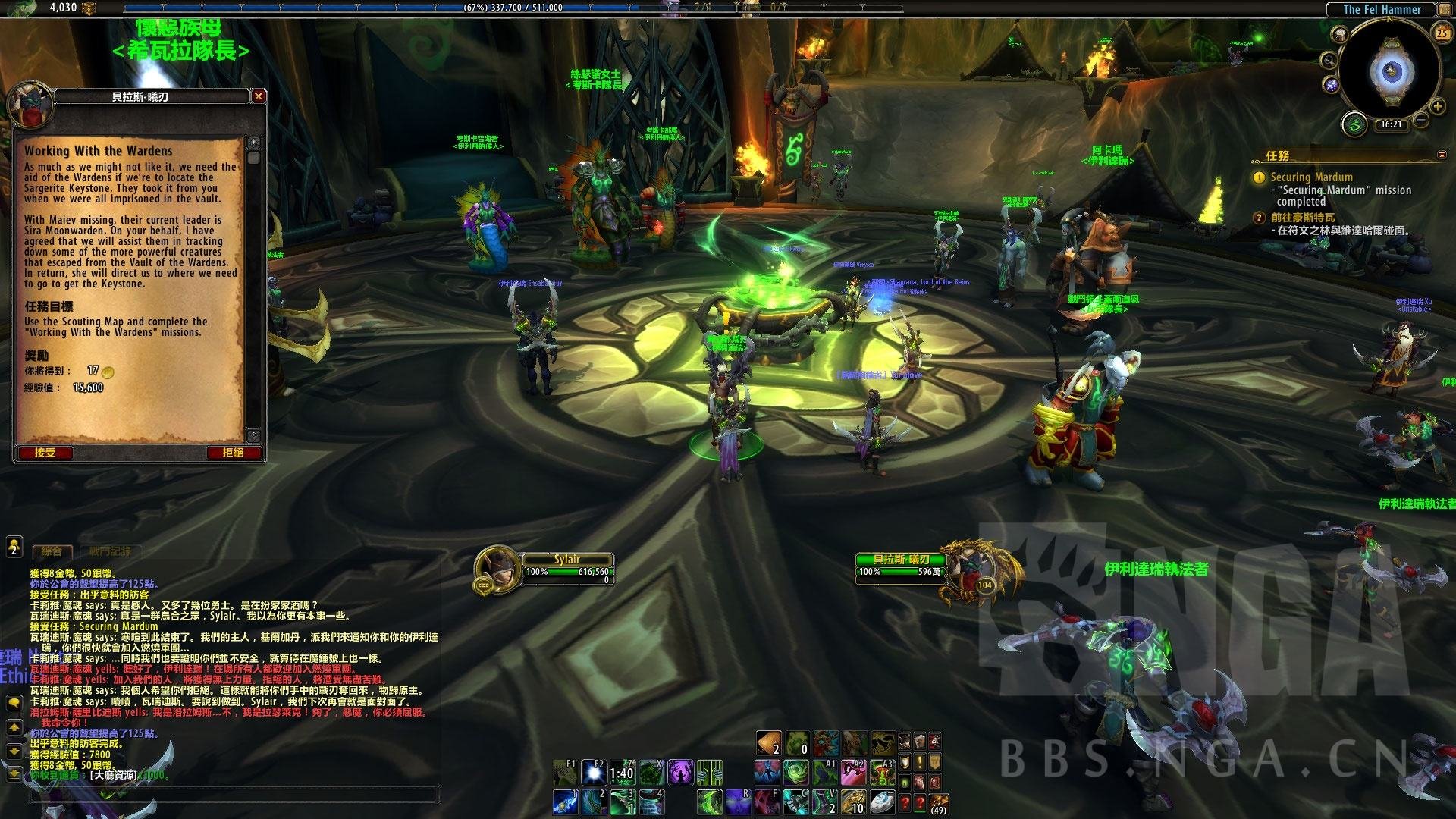Open the class hall report button
Viewport: 1456px width, 819px height.
tap(1355, 124)
